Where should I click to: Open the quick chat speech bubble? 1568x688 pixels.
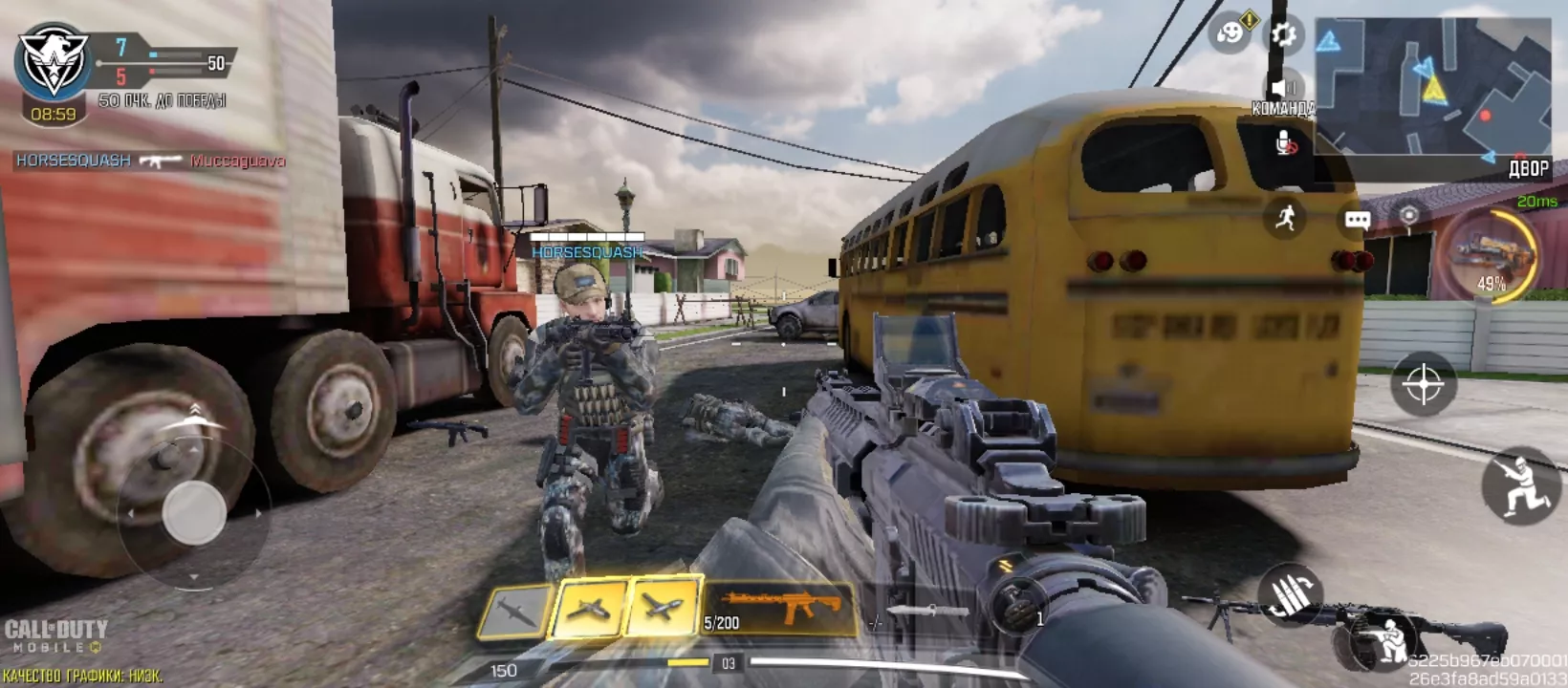click(1358, 220)
